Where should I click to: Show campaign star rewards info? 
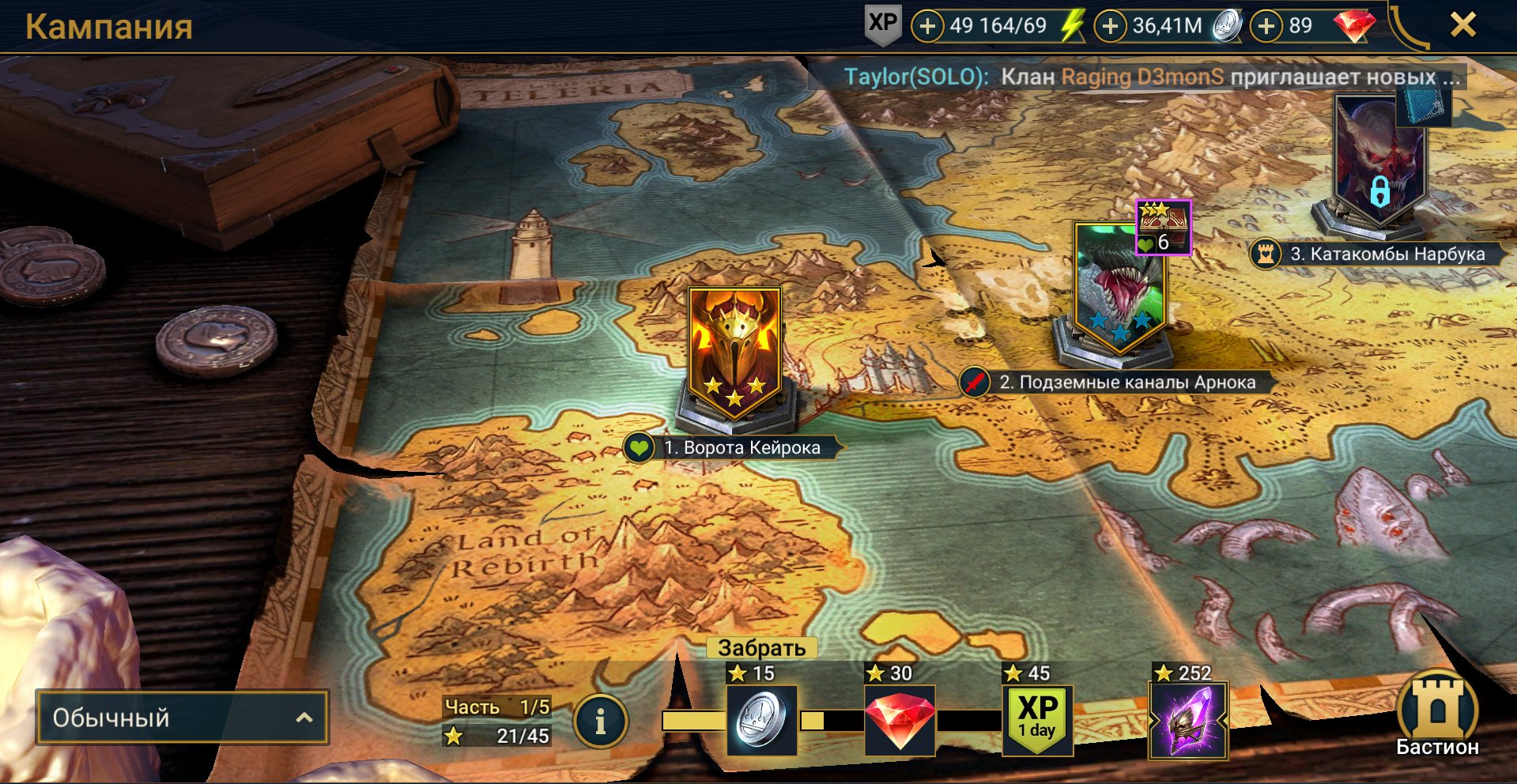600,720
